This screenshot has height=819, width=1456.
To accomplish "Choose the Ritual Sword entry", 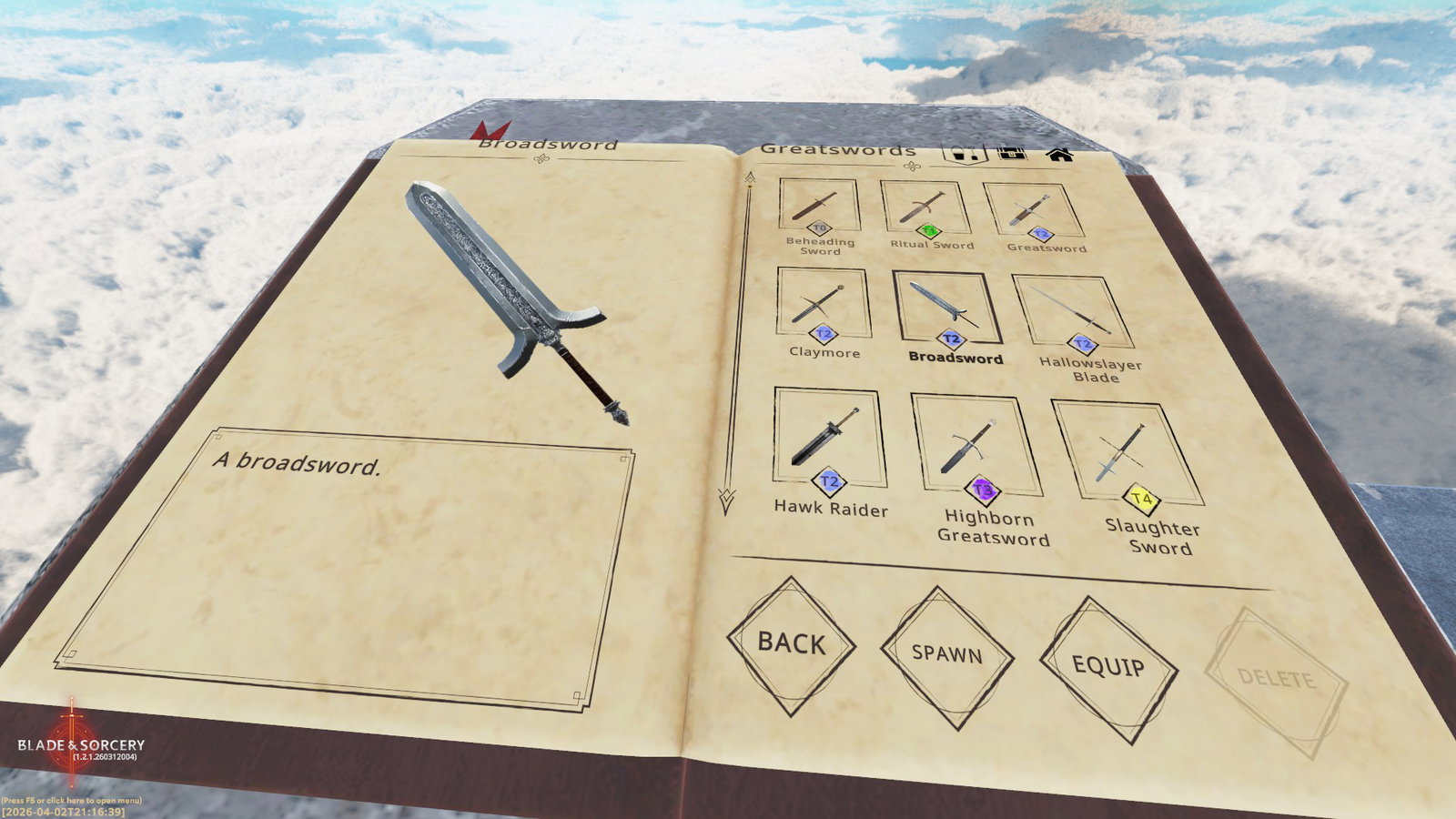I will pyautogui.click(x=925, y=208).
